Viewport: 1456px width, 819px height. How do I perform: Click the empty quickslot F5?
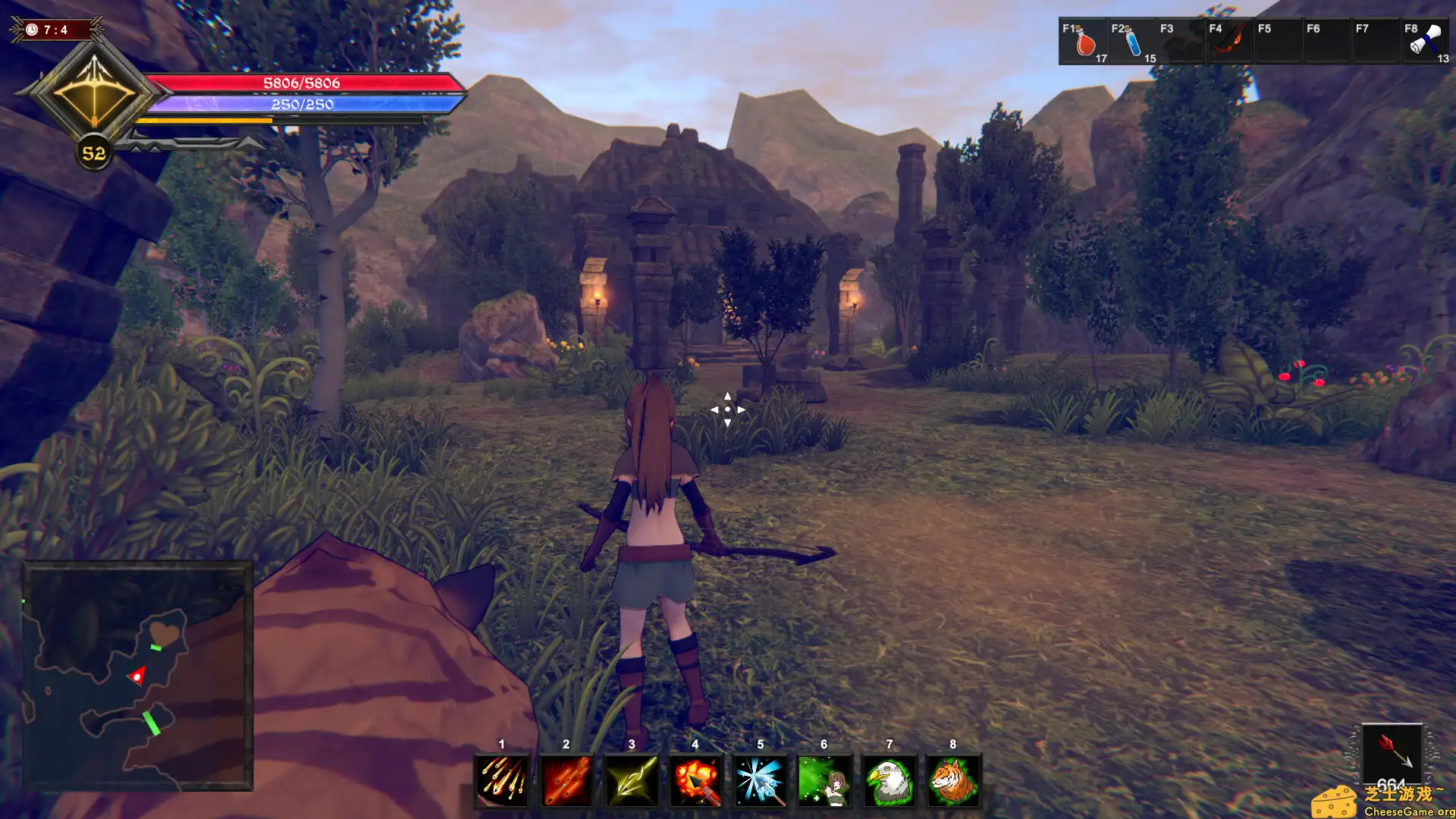point(1278,42)
